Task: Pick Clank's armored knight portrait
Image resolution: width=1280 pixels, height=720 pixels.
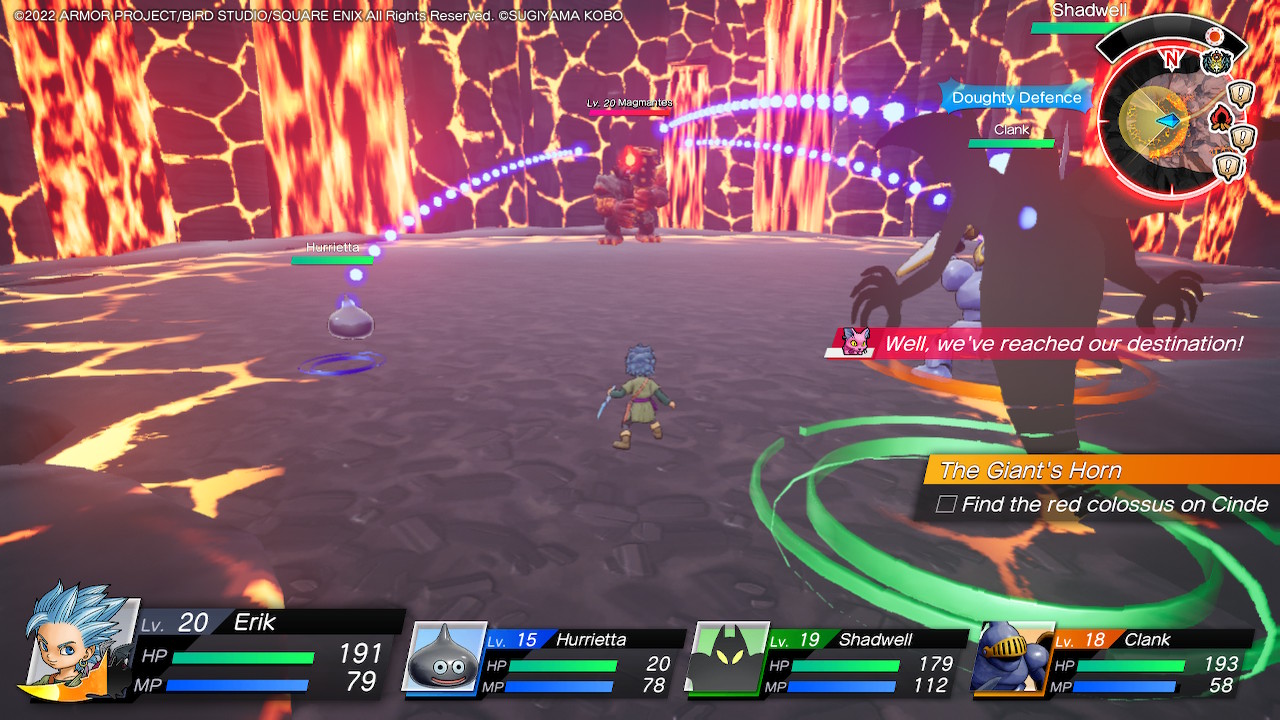Action: point(1011,658)
